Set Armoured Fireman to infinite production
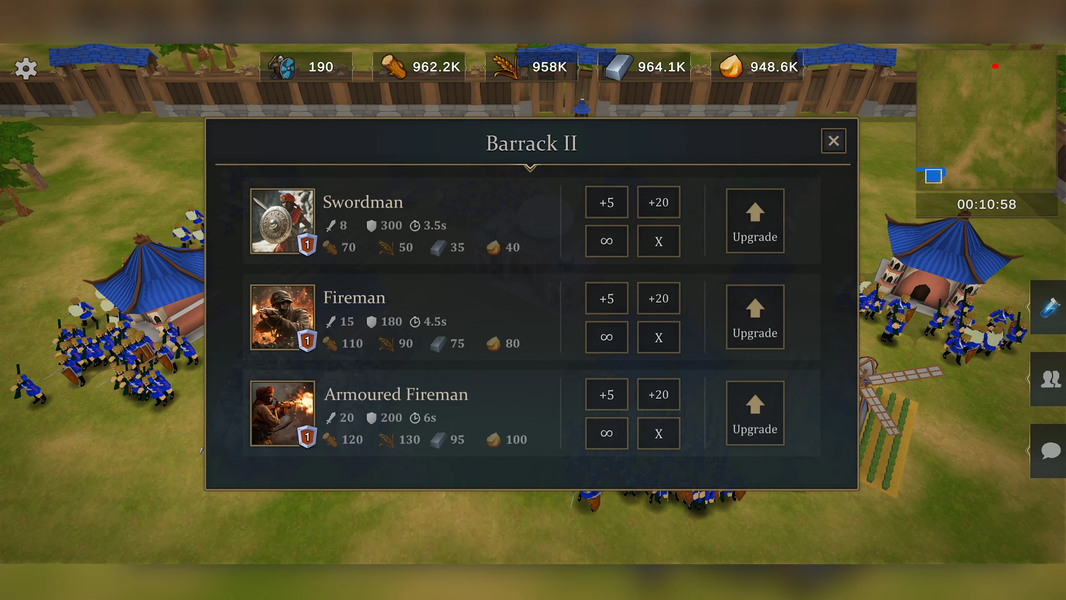Viewport: 1066px width, 600px height. point(607,433)
